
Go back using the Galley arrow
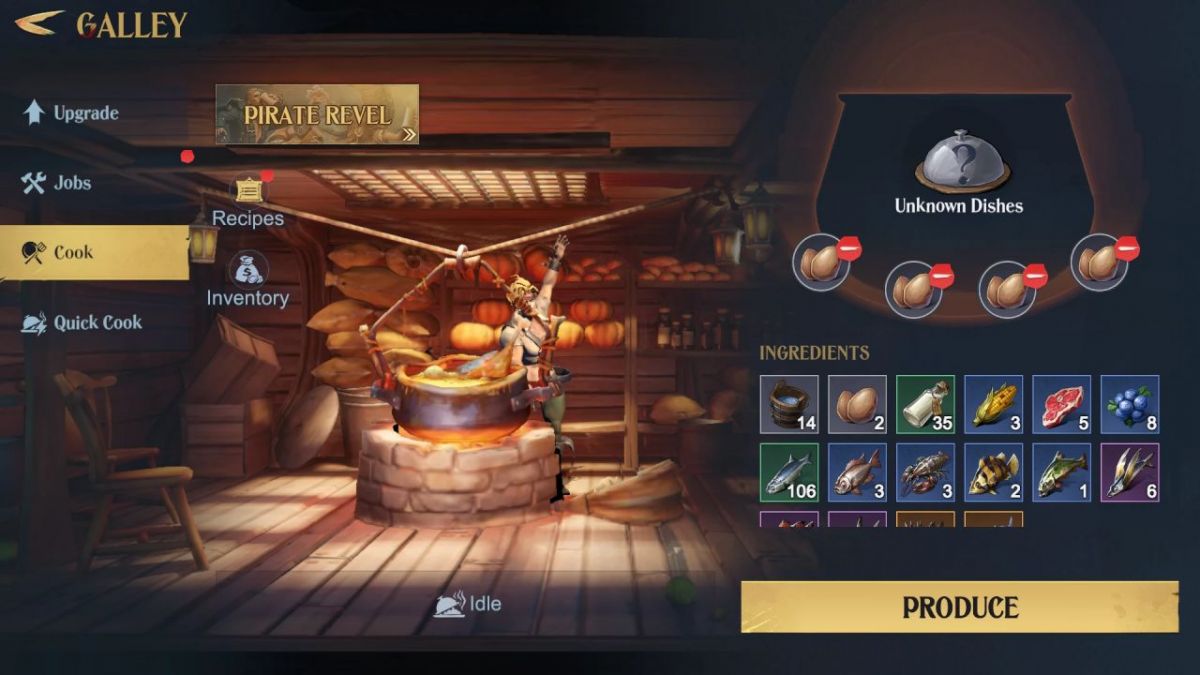click(x=40, y=22)
